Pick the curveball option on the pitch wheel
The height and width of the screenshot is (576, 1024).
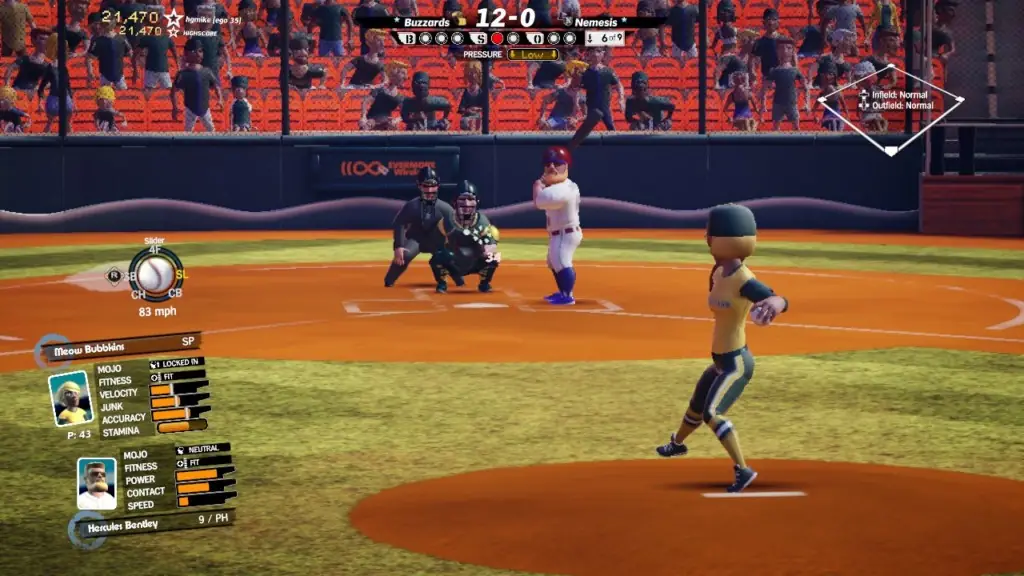pos(174,294)
